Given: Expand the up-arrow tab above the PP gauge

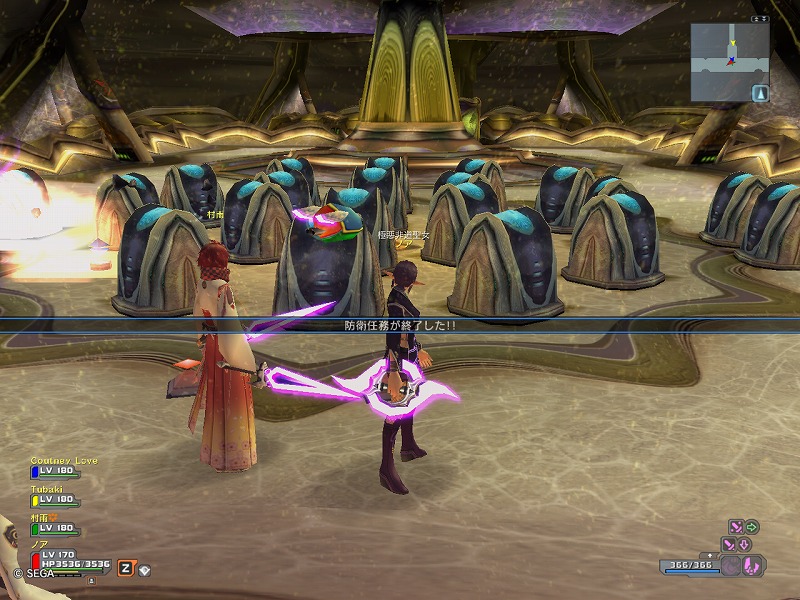Looking at the screenshot, I should click(x=710, y=554).
